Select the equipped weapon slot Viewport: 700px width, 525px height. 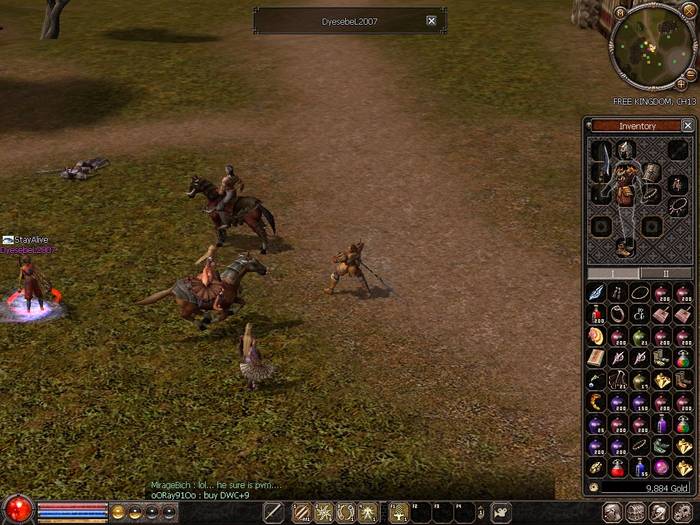tap(601, 160)
